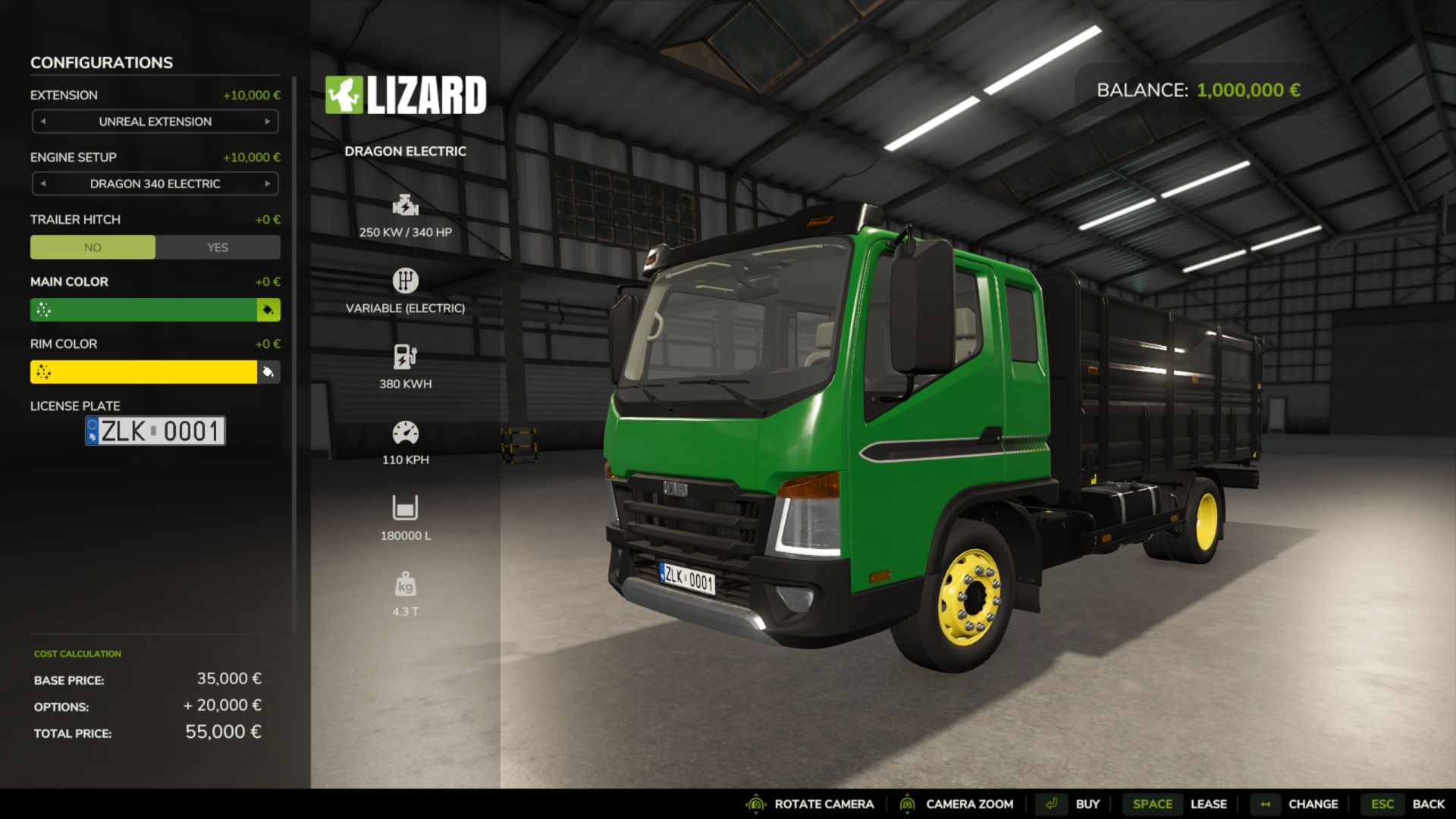Click the paint bucket icon beside Main Color
The image size is (1456, 819).
pyautogui.click(x=268, y=309)
